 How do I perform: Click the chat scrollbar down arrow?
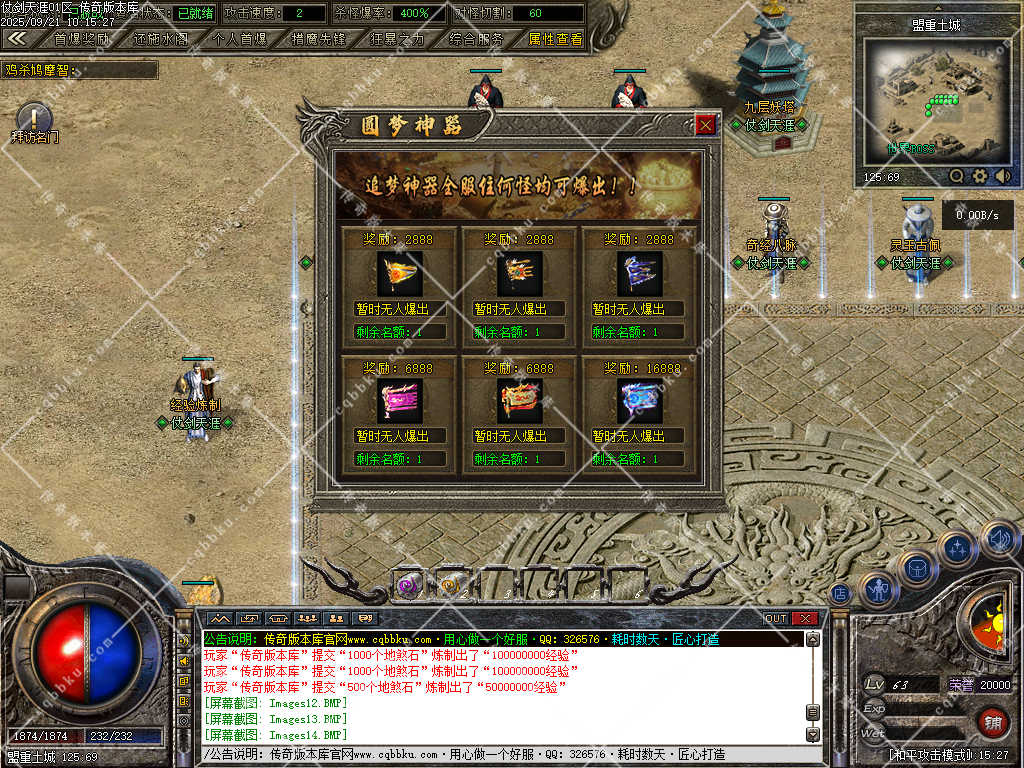click(813, 735)
